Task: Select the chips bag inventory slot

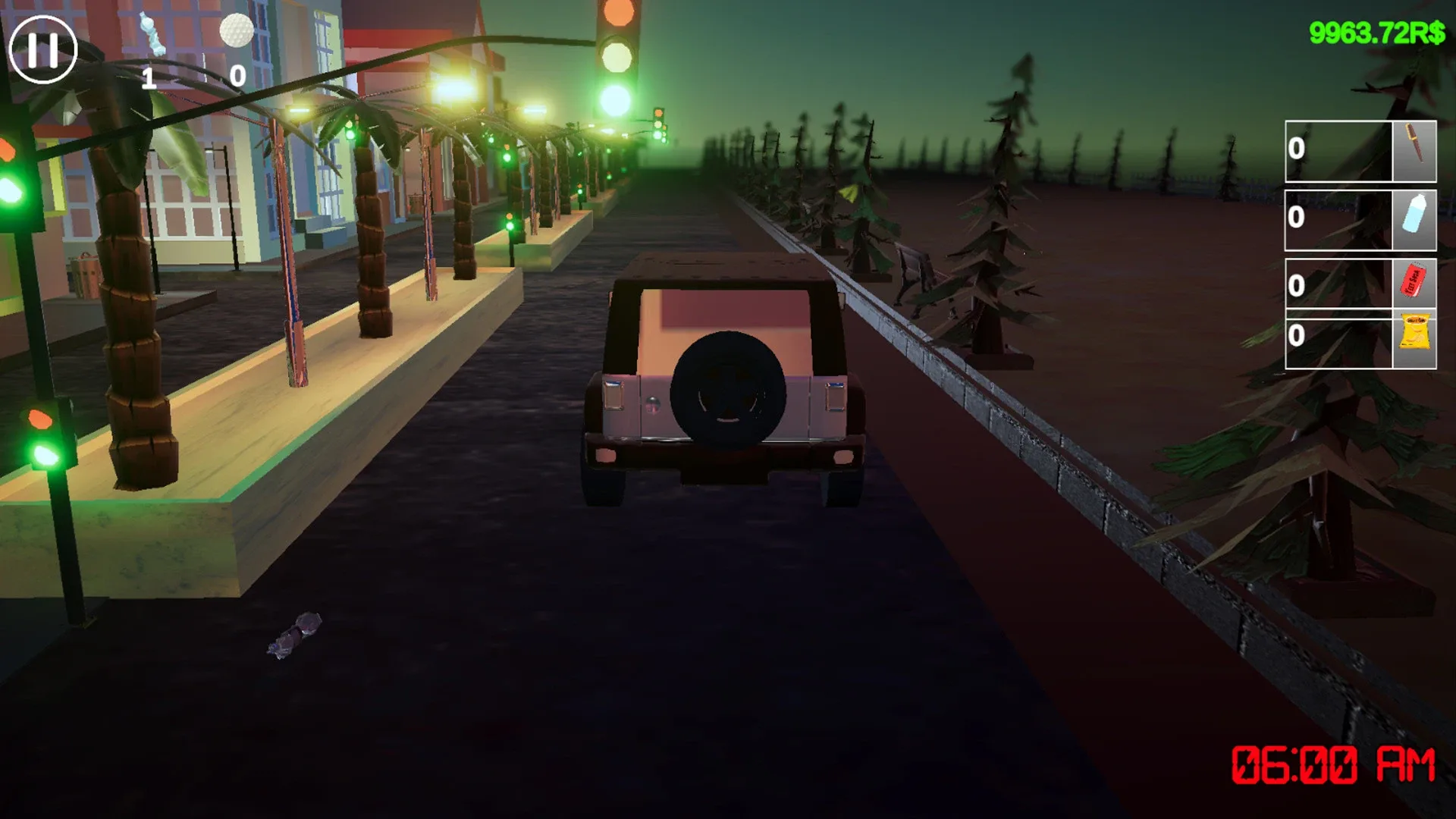Action: pos(1414,336)
